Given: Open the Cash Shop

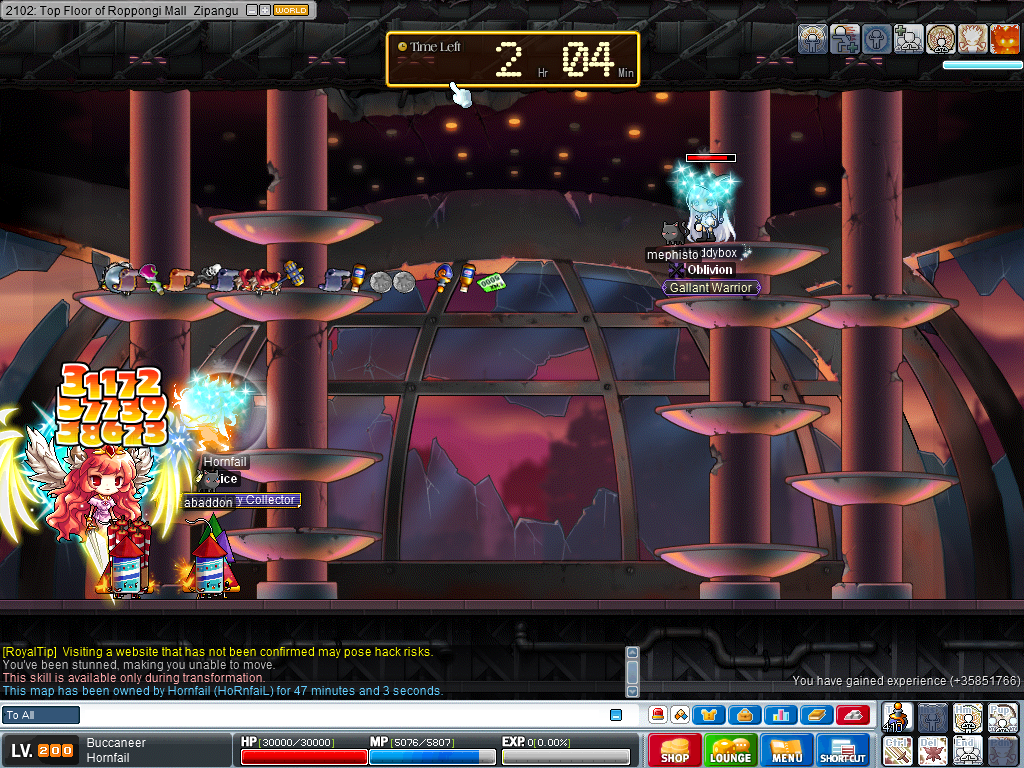Looking at the screenshot, I should point(675,750).
